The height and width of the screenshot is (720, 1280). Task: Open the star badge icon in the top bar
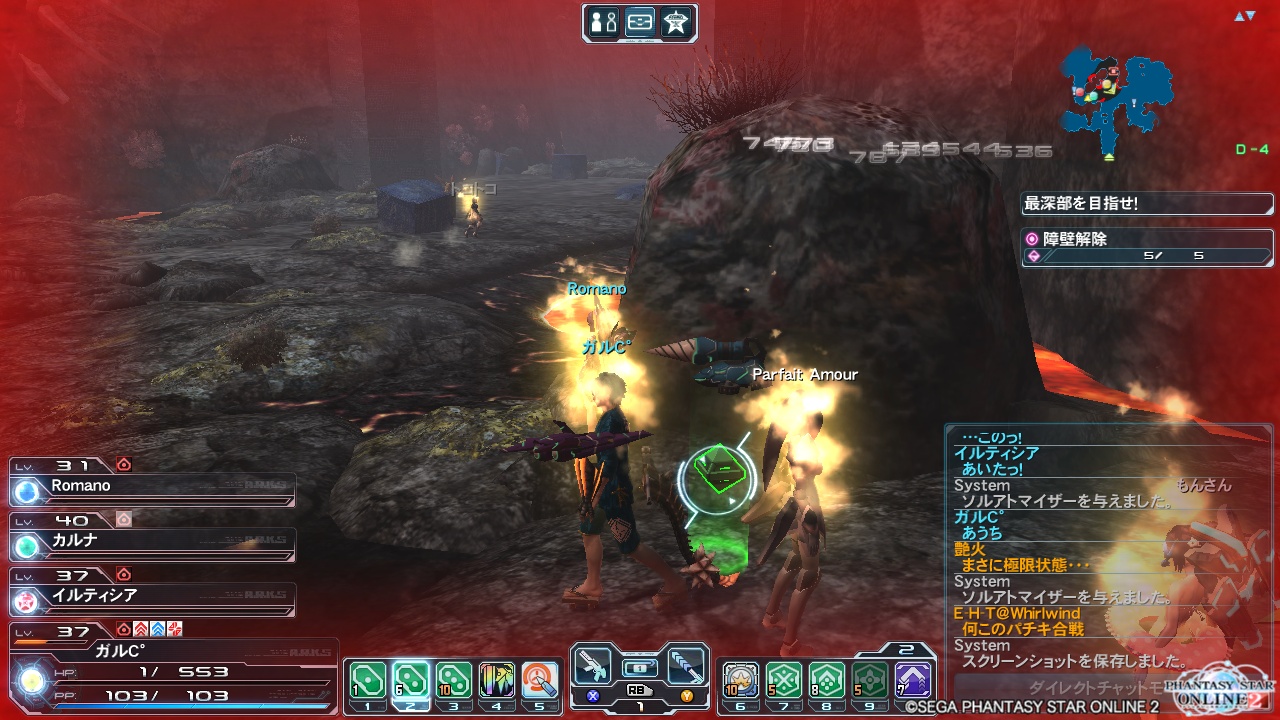pyautogui.click(x=677, y=23)
